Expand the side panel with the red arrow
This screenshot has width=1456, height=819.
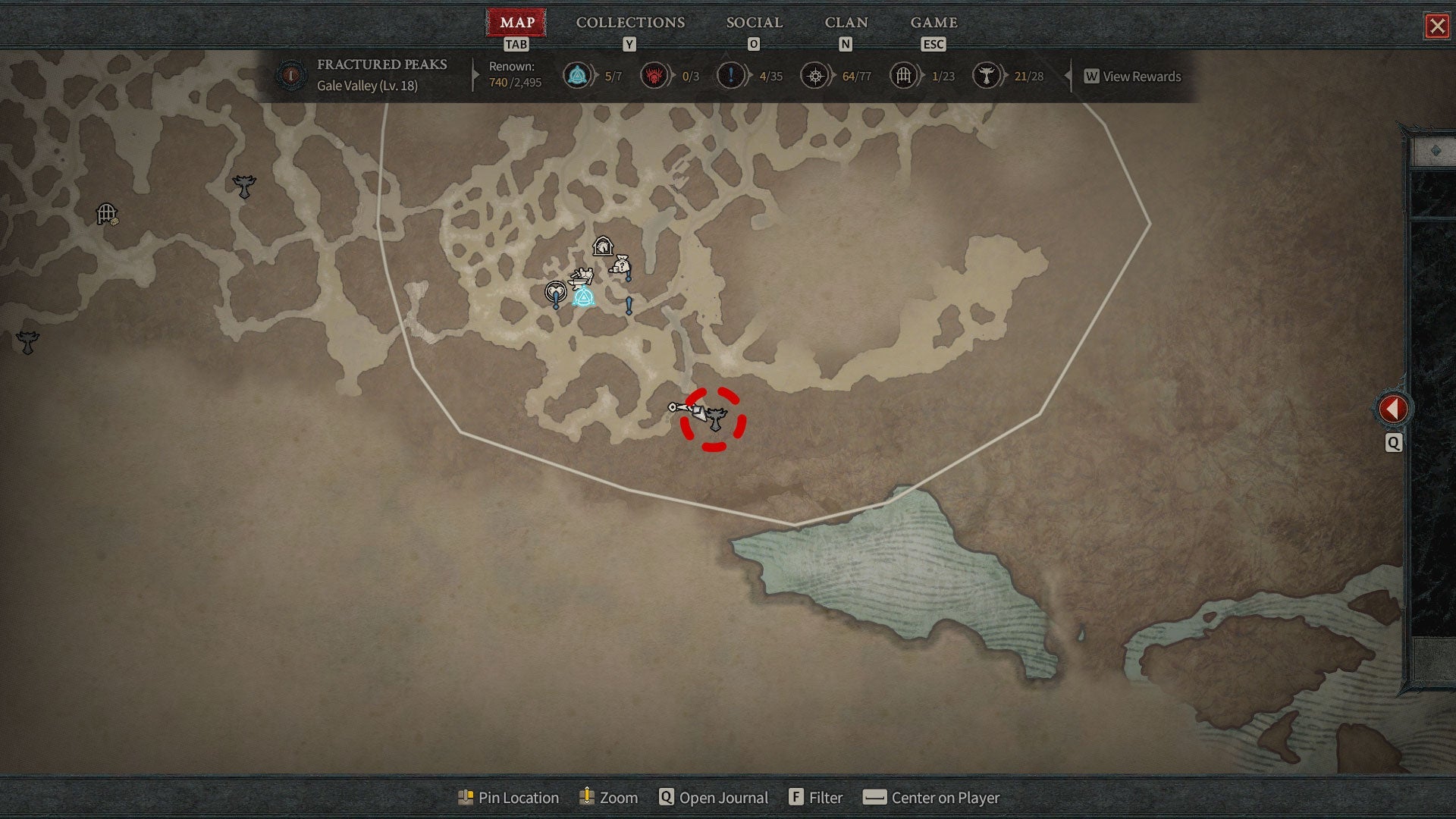(x=1392, y=409)
